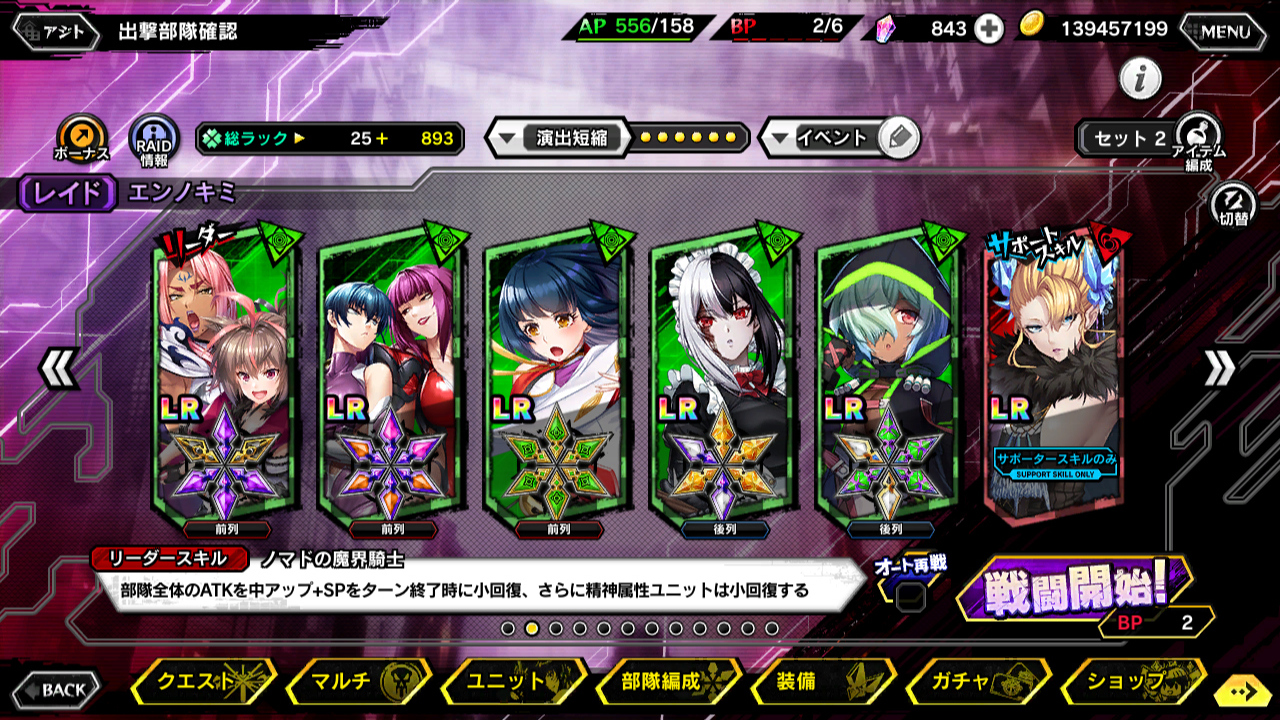
Task: Open the 装備 equipment menu
Action: 822,682
